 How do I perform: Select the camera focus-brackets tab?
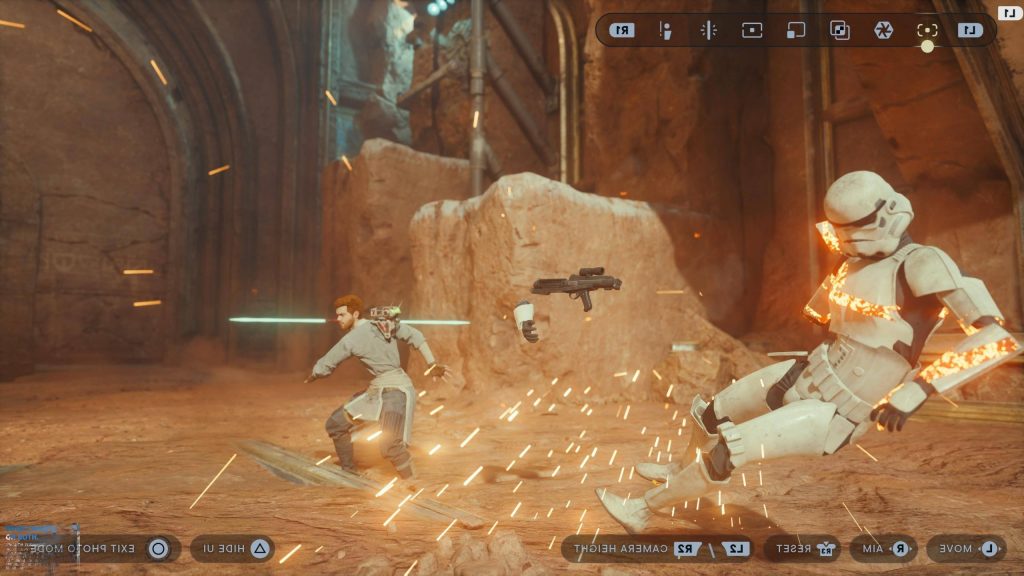pos(927,30)
